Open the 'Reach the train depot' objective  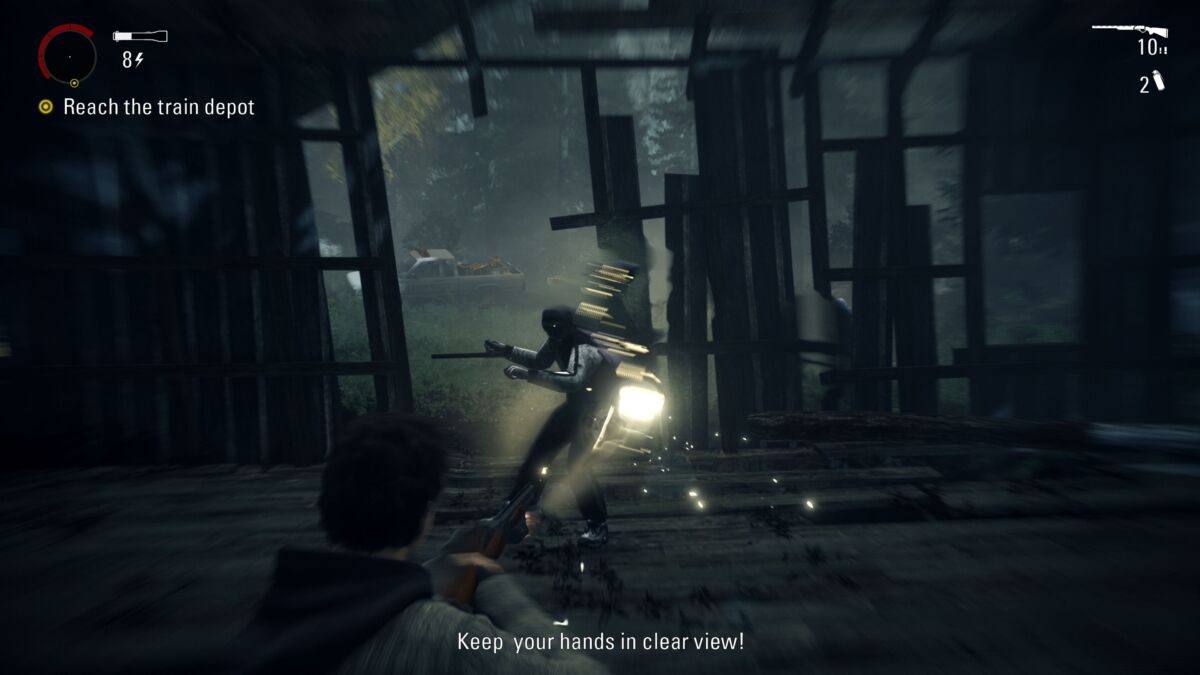pyautogui.click(x=159, y=107)
